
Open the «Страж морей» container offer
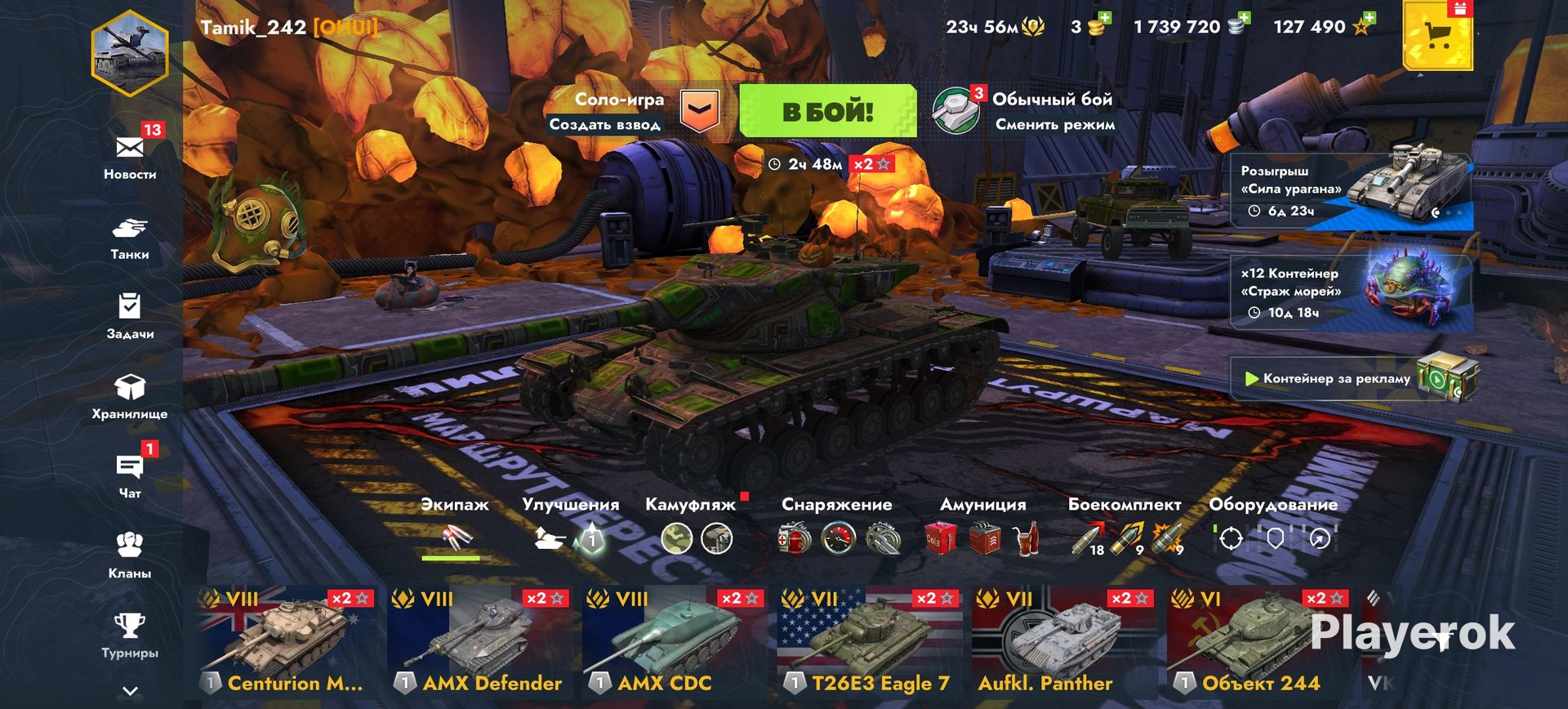coord(1352,292)
